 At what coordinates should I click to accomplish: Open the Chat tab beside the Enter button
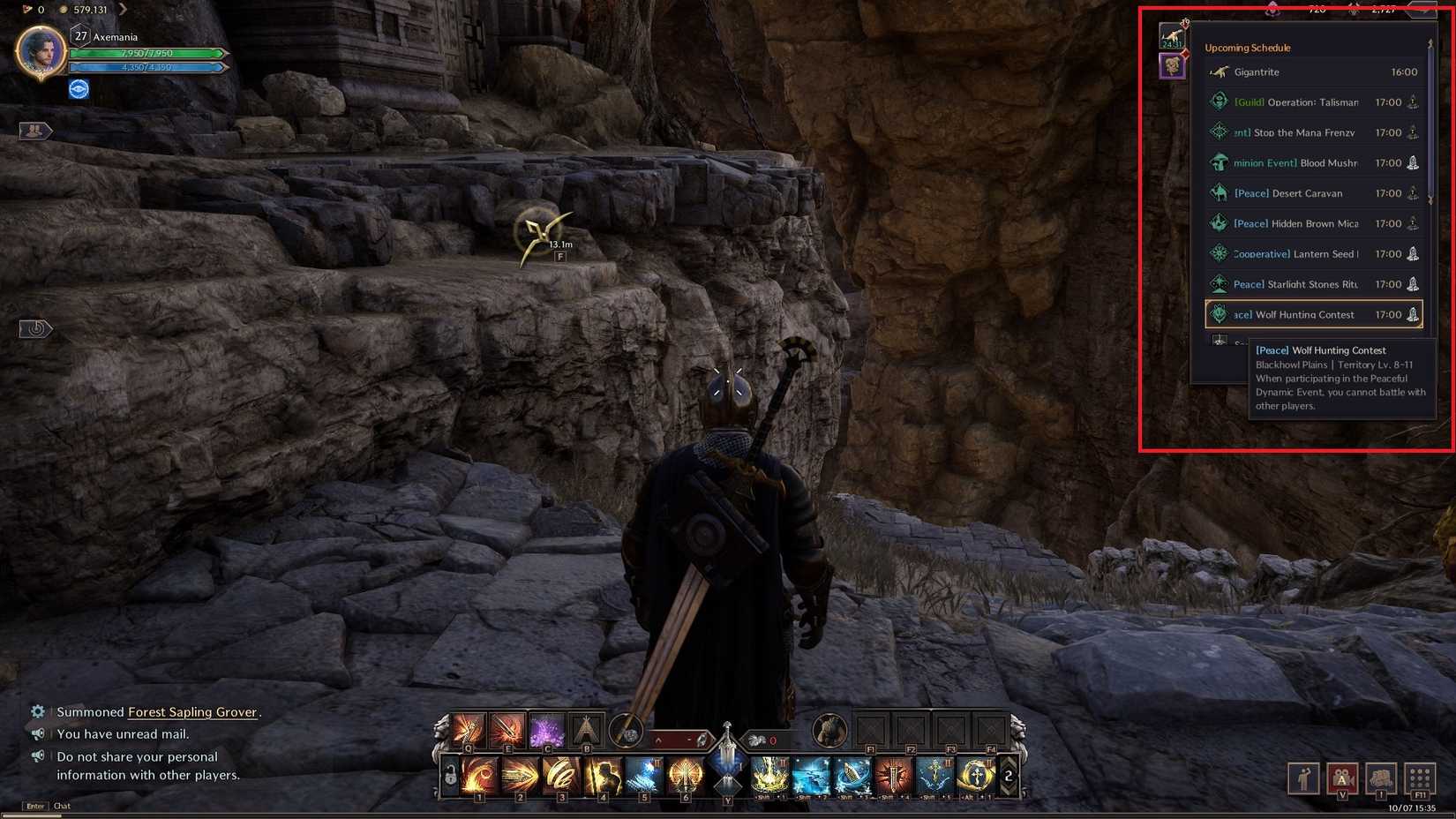point(61,806)
